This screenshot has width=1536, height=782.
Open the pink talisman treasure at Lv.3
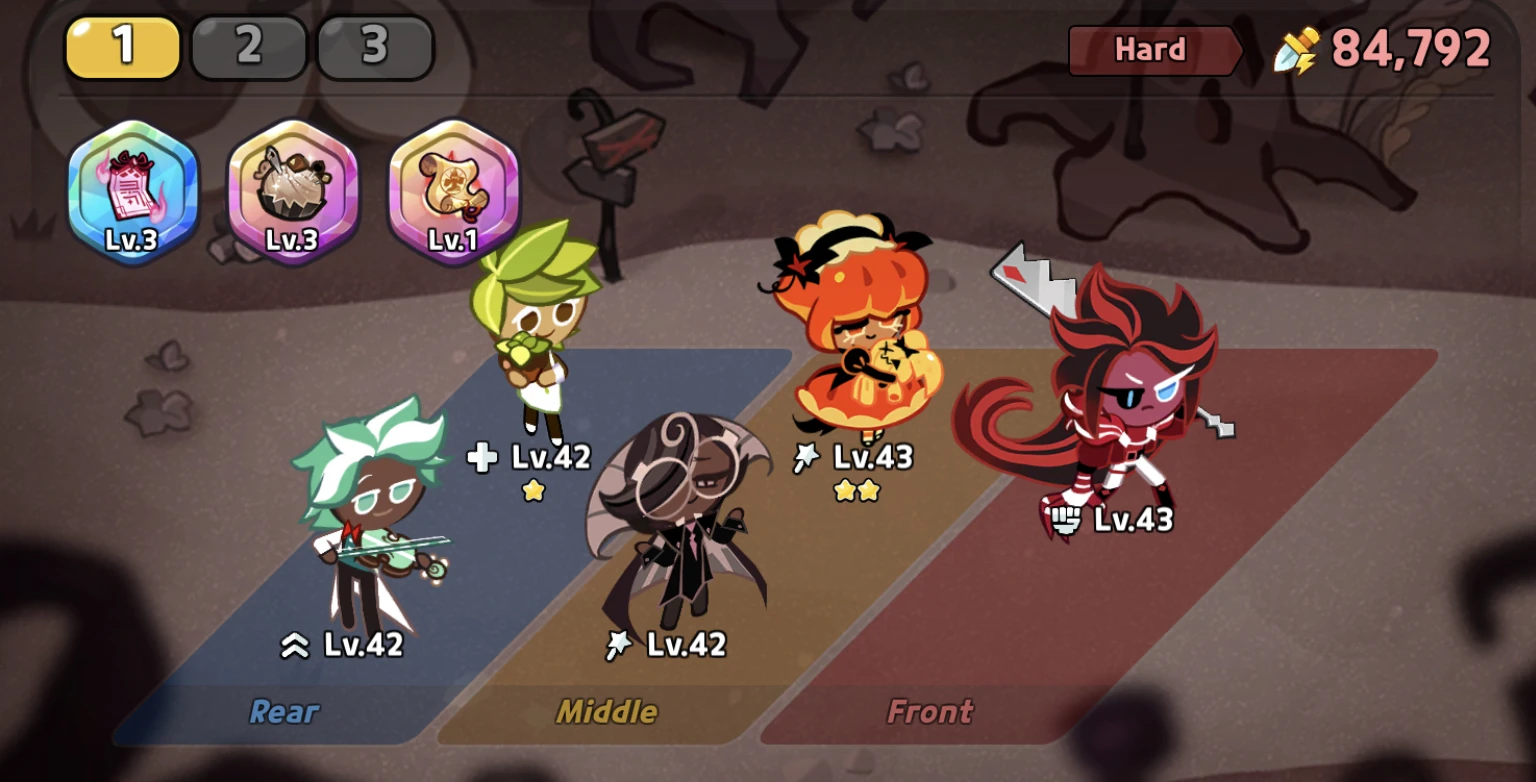(132, 185)
